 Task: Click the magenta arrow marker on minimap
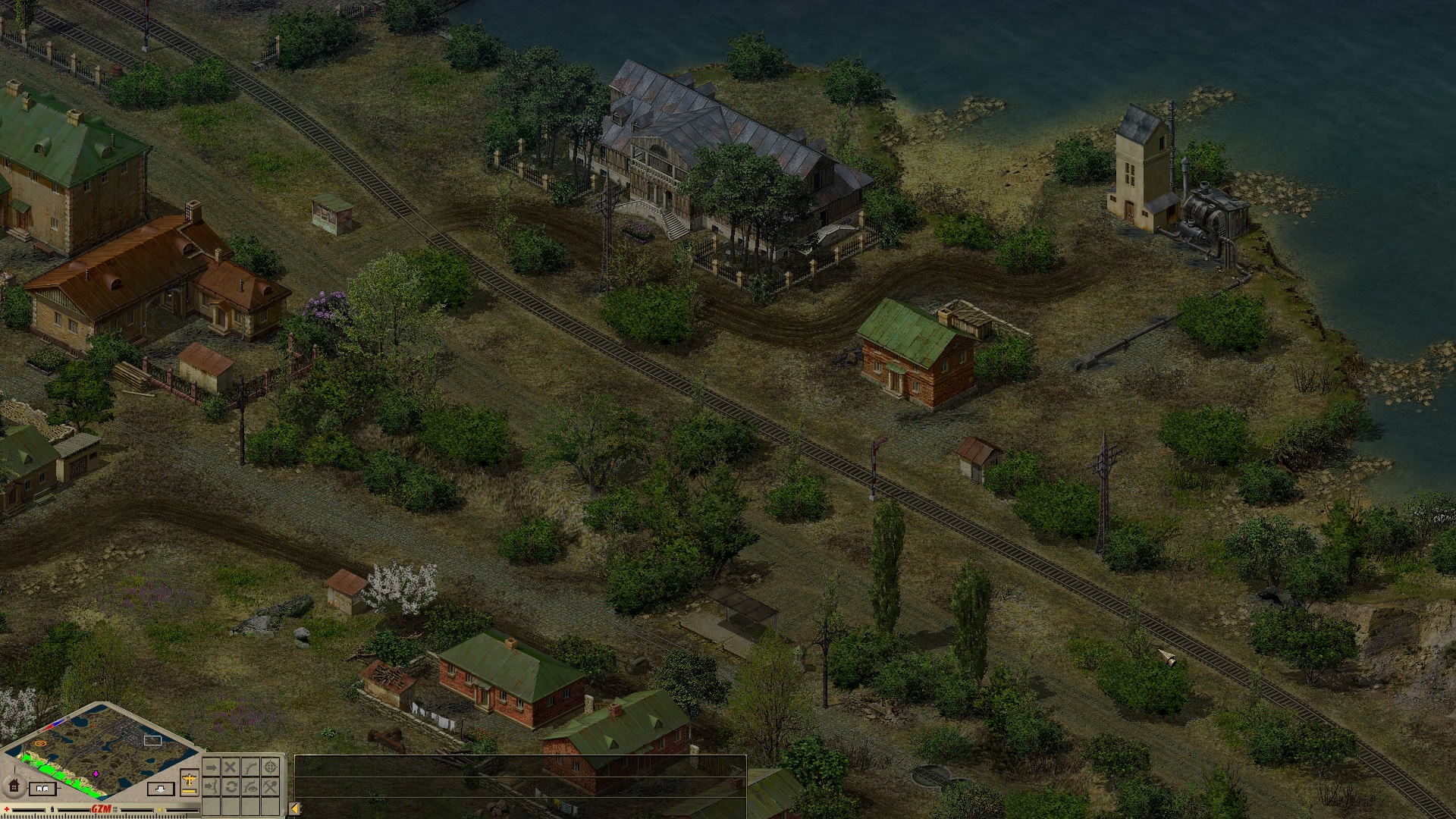96,773
